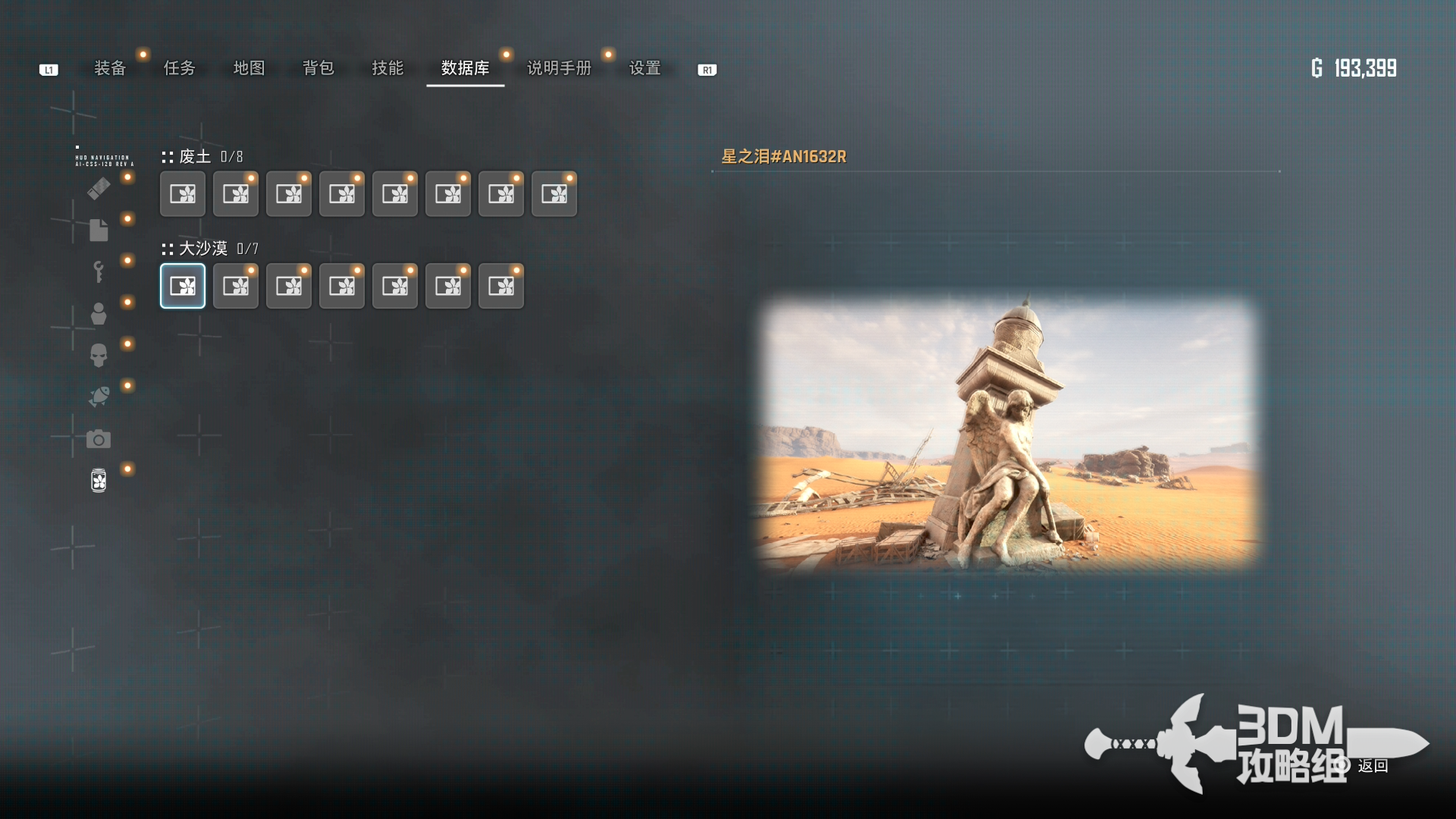Switch to the 装备 tab

[x=110, y=68]
